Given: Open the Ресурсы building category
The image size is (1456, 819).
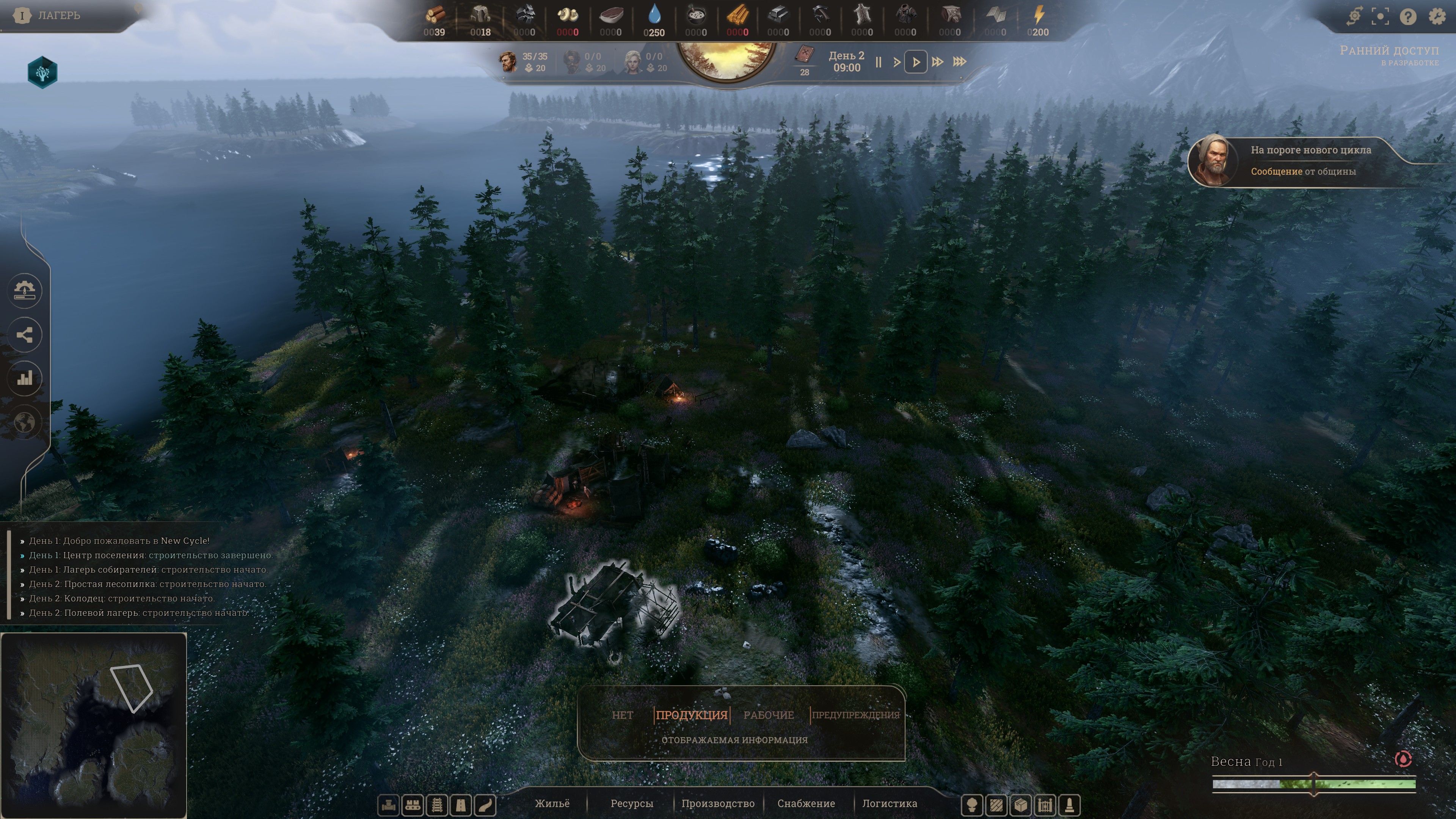Looking at the screenshot, I should pos(631,803).
